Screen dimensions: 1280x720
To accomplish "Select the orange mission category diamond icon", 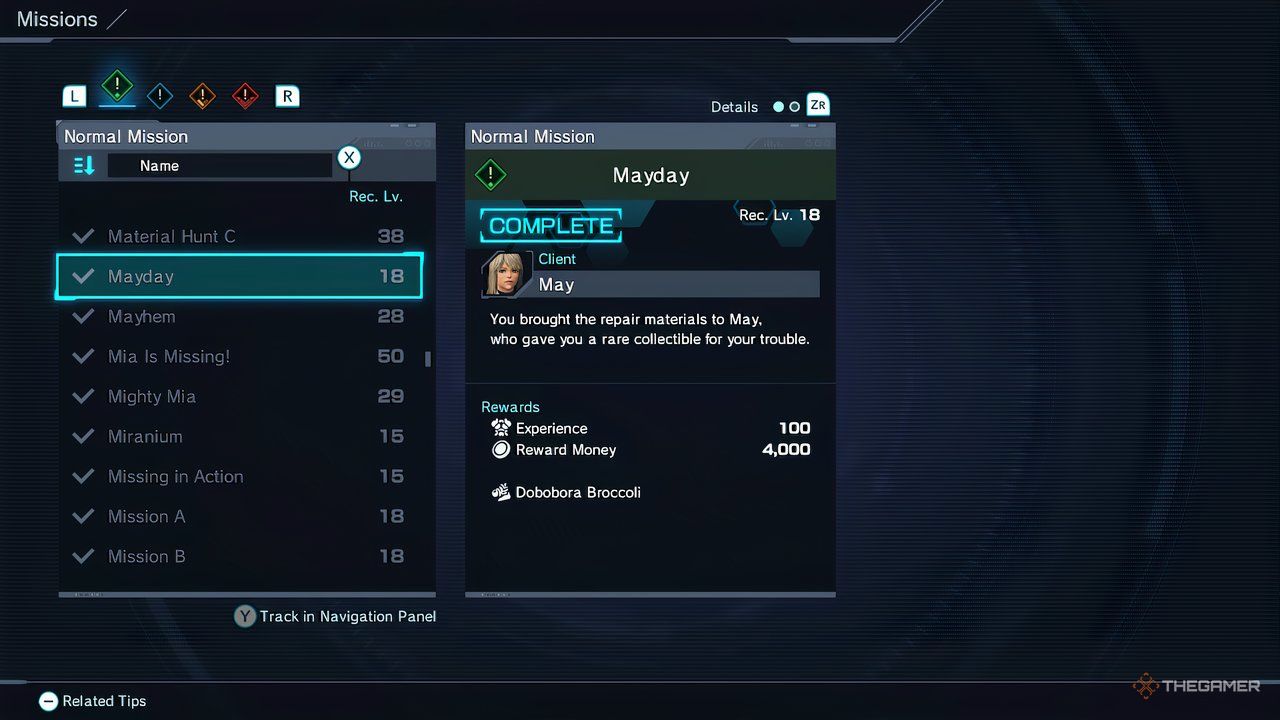I will 202,95.
